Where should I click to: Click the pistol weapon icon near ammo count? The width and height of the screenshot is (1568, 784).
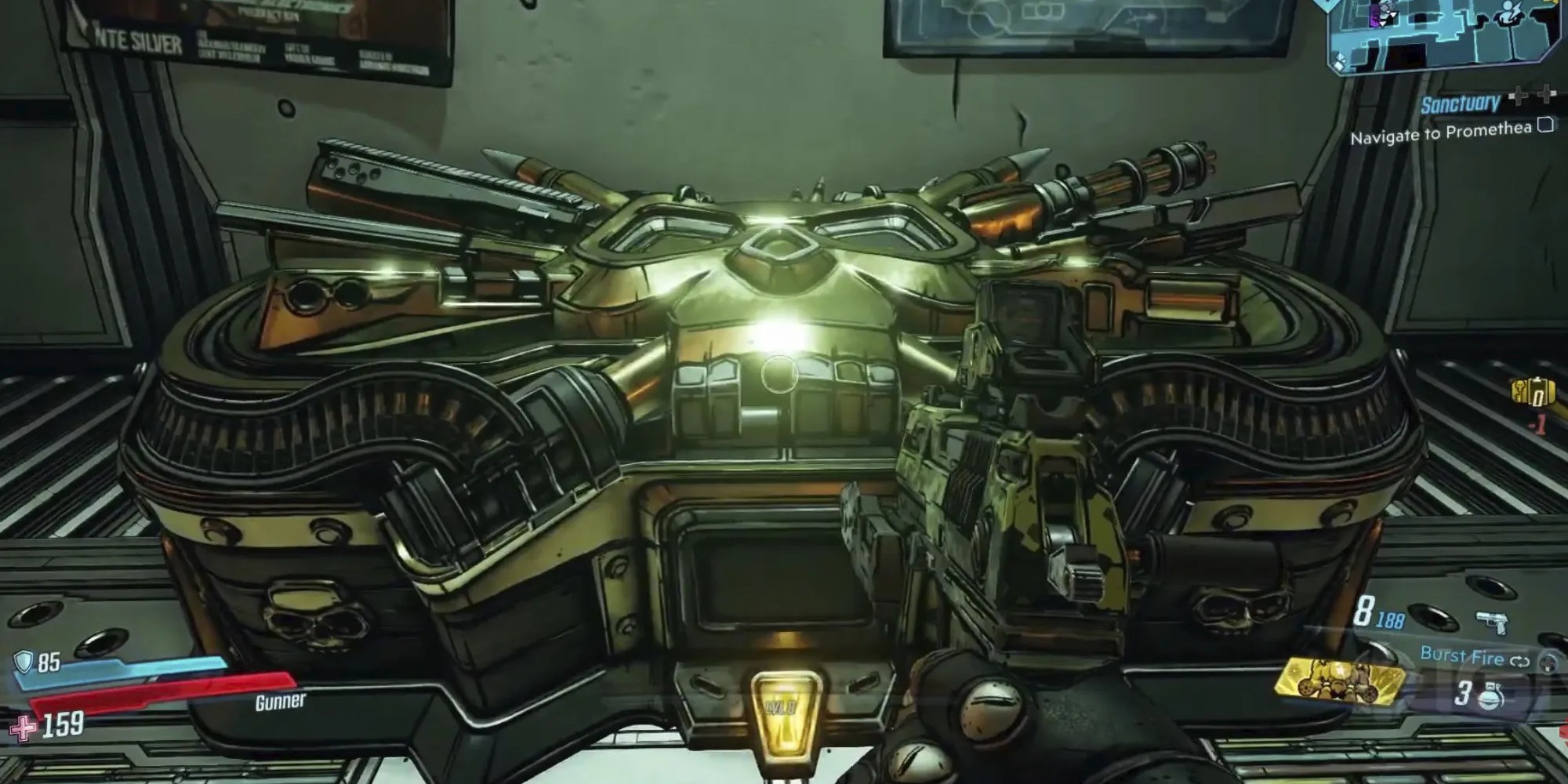click(1493, 622)
